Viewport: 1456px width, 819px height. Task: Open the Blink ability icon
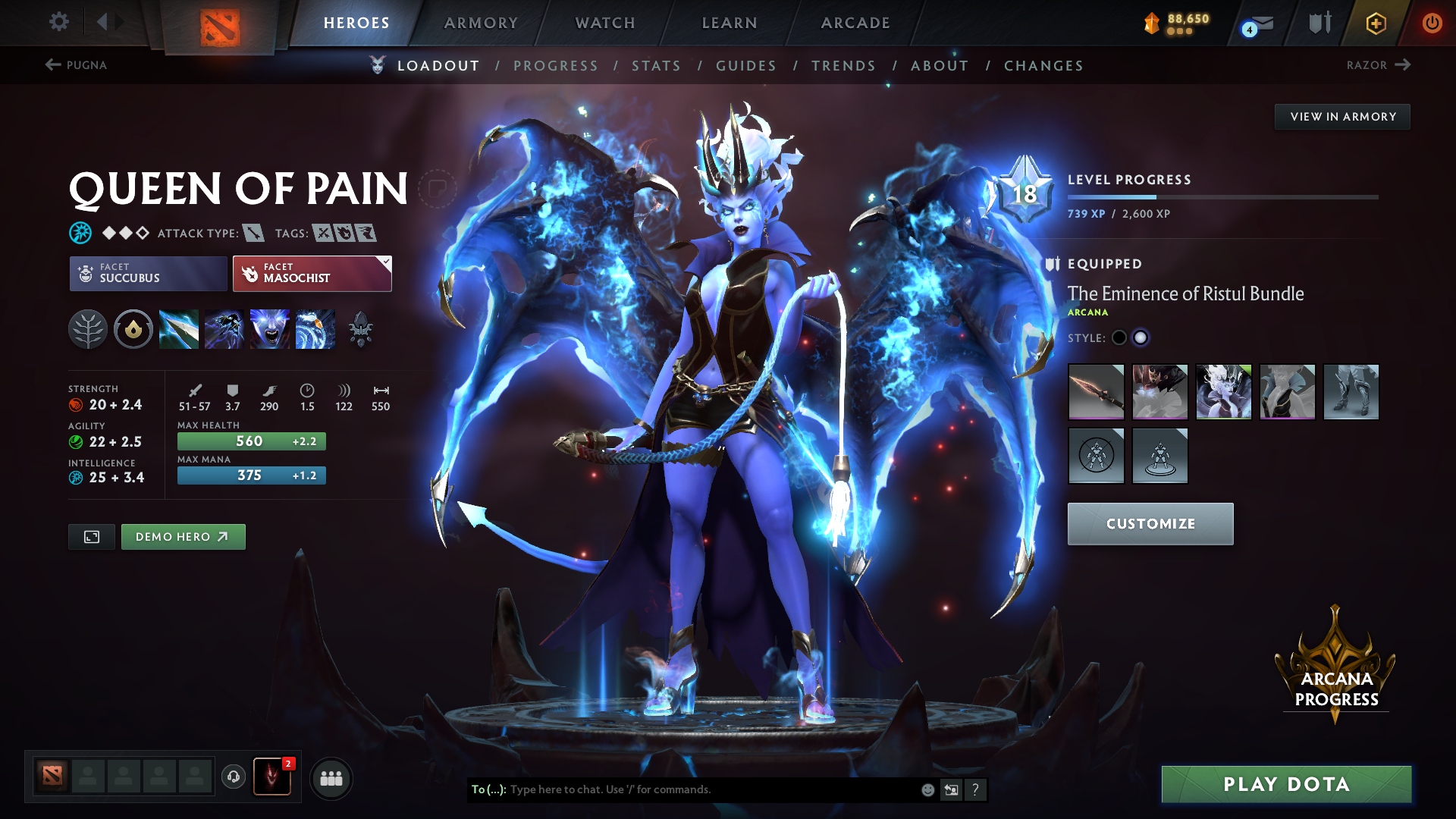tap(224, 329)
